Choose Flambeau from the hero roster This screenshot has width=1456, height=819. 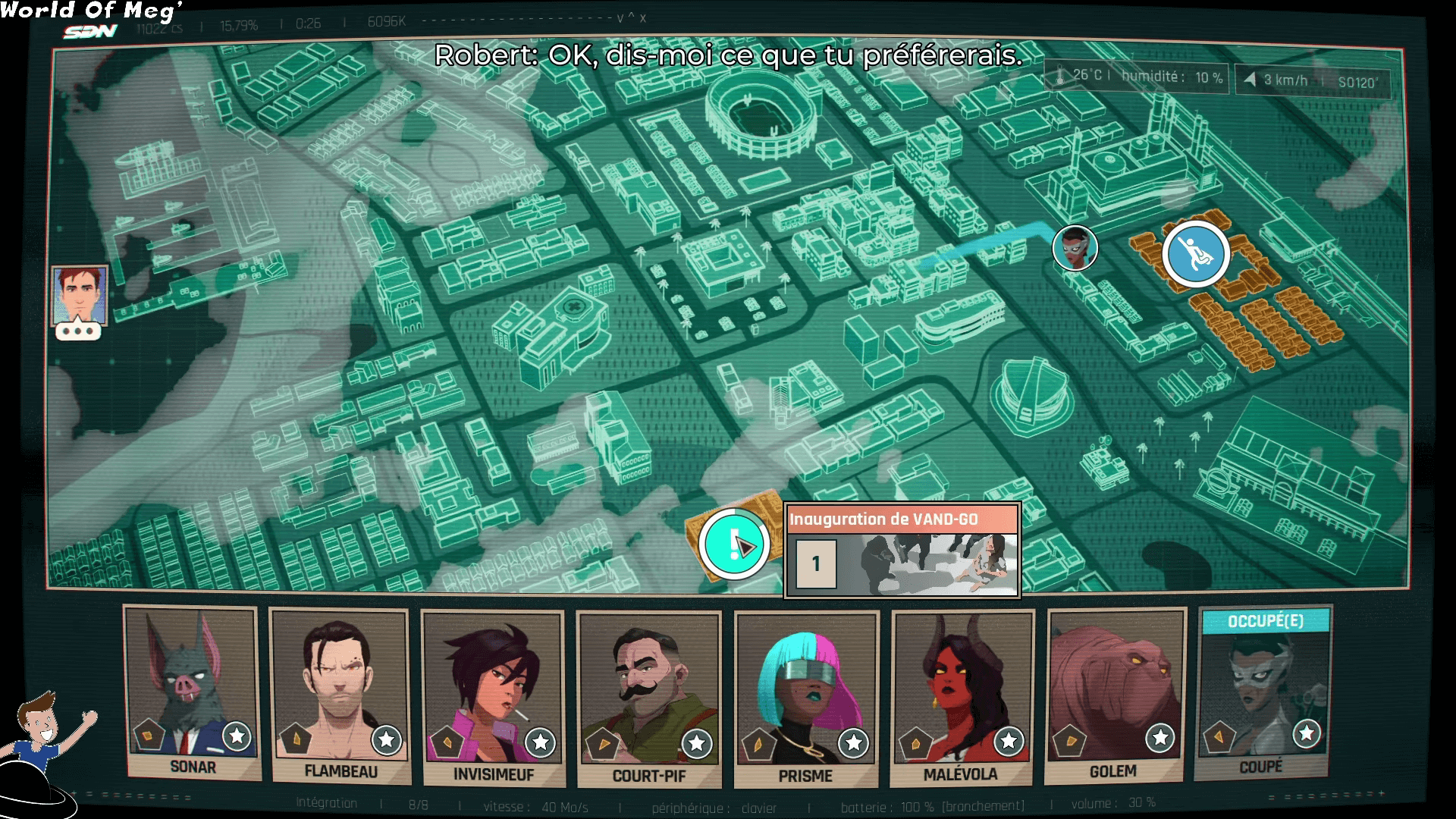pos(340,694)
